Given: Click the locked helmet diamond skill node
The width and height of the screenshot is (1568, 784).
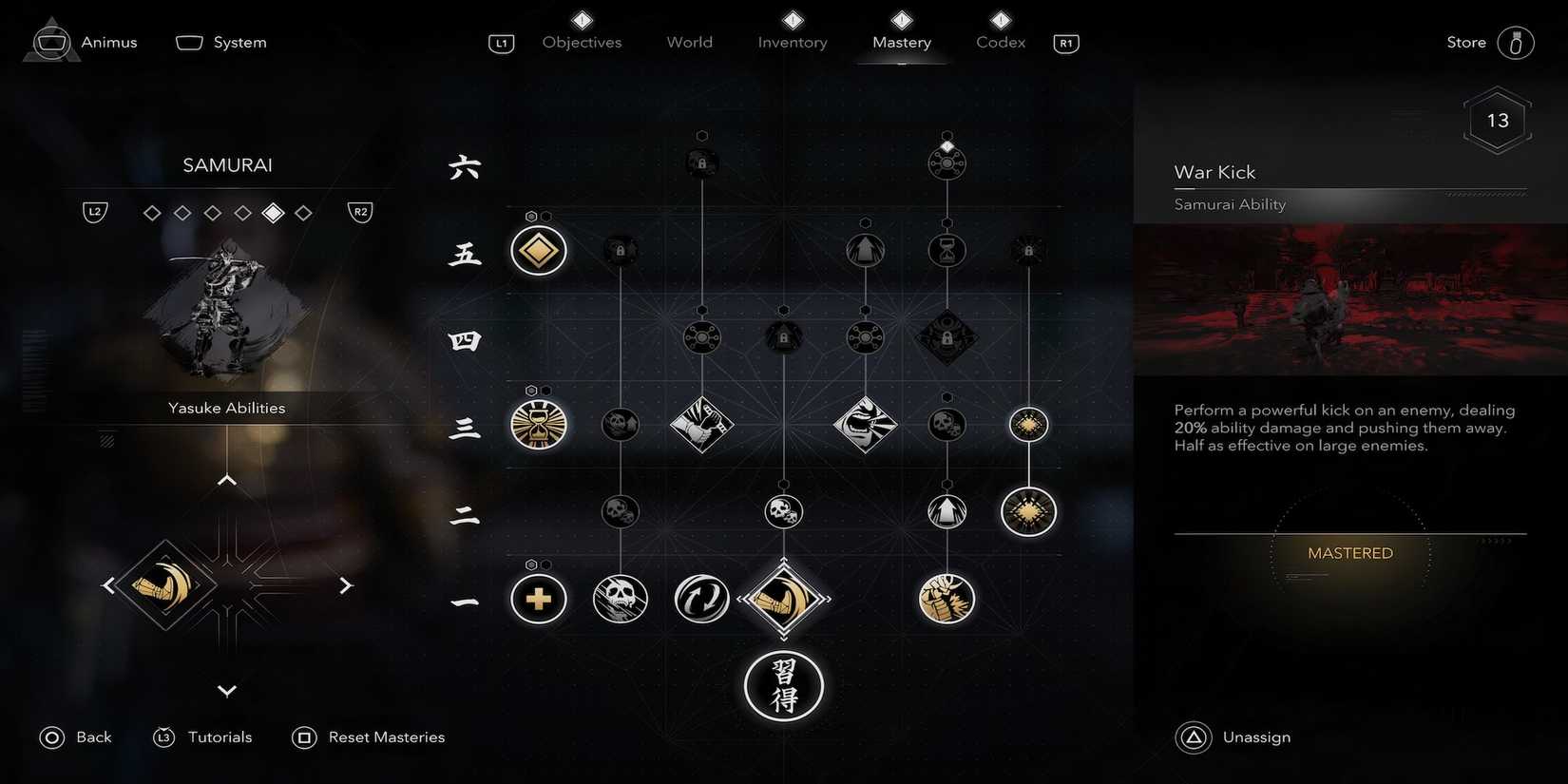Looking at the screenshot, I should 946,337.
